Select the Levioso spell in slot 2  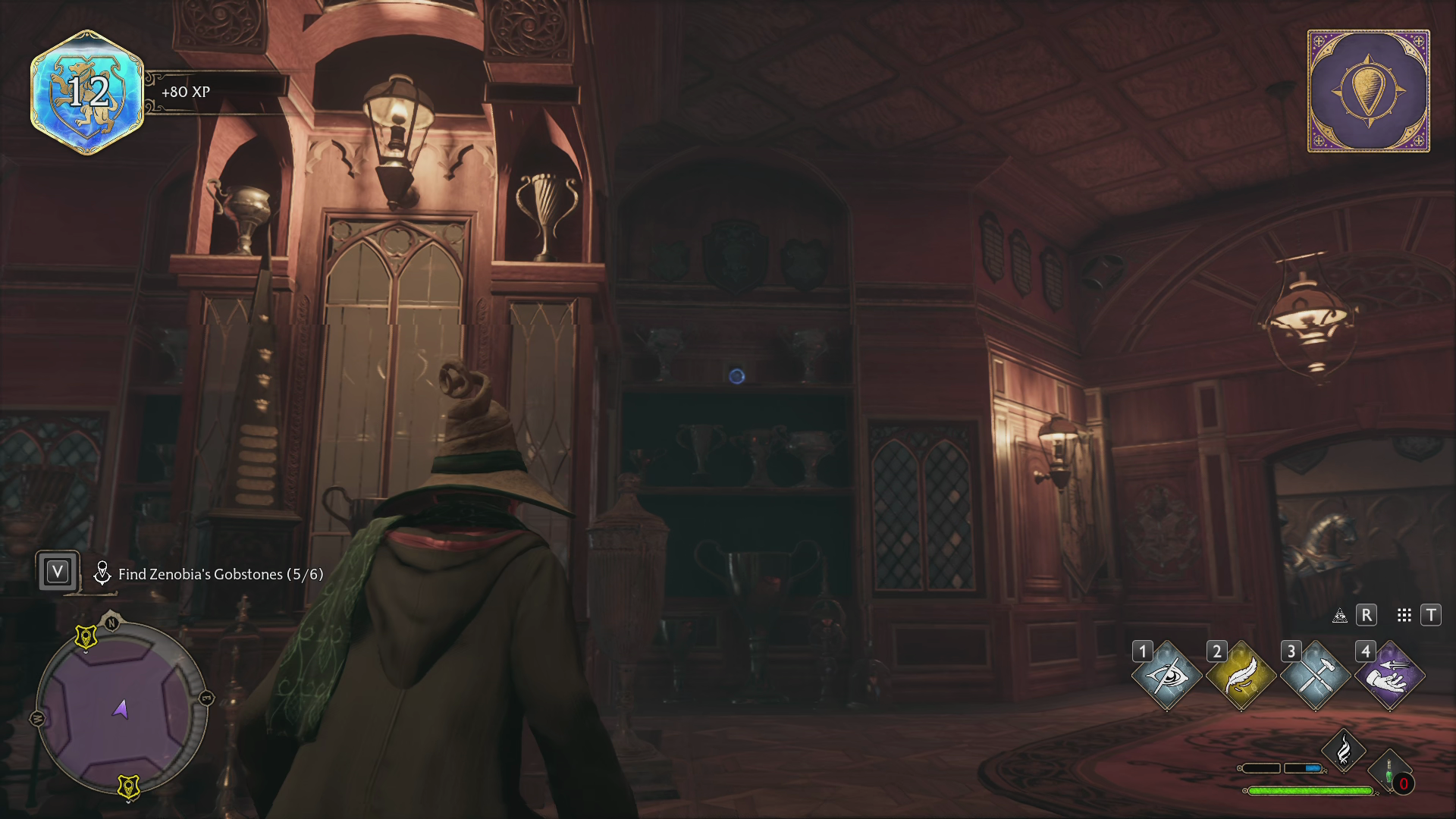click(x=1241, y=676)
